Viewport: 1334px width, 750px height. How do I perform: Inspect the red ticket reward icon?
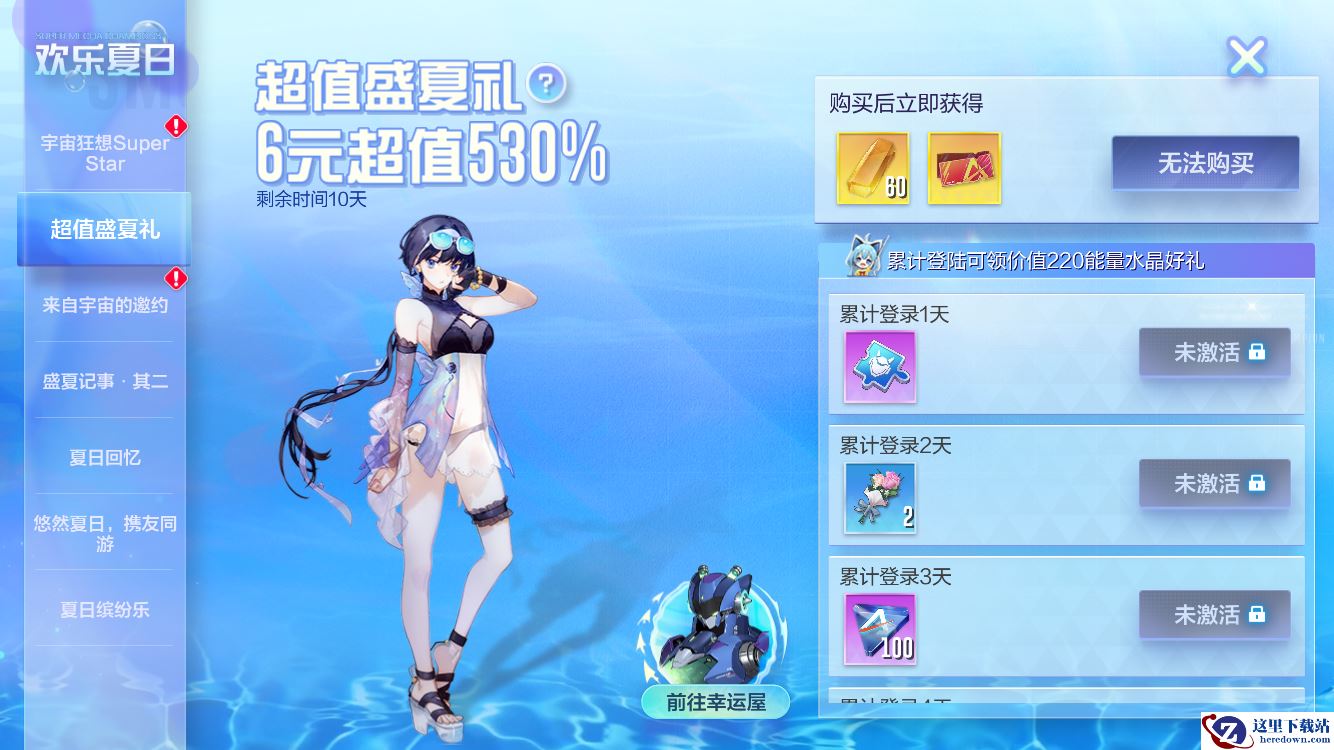coord(964,168)
